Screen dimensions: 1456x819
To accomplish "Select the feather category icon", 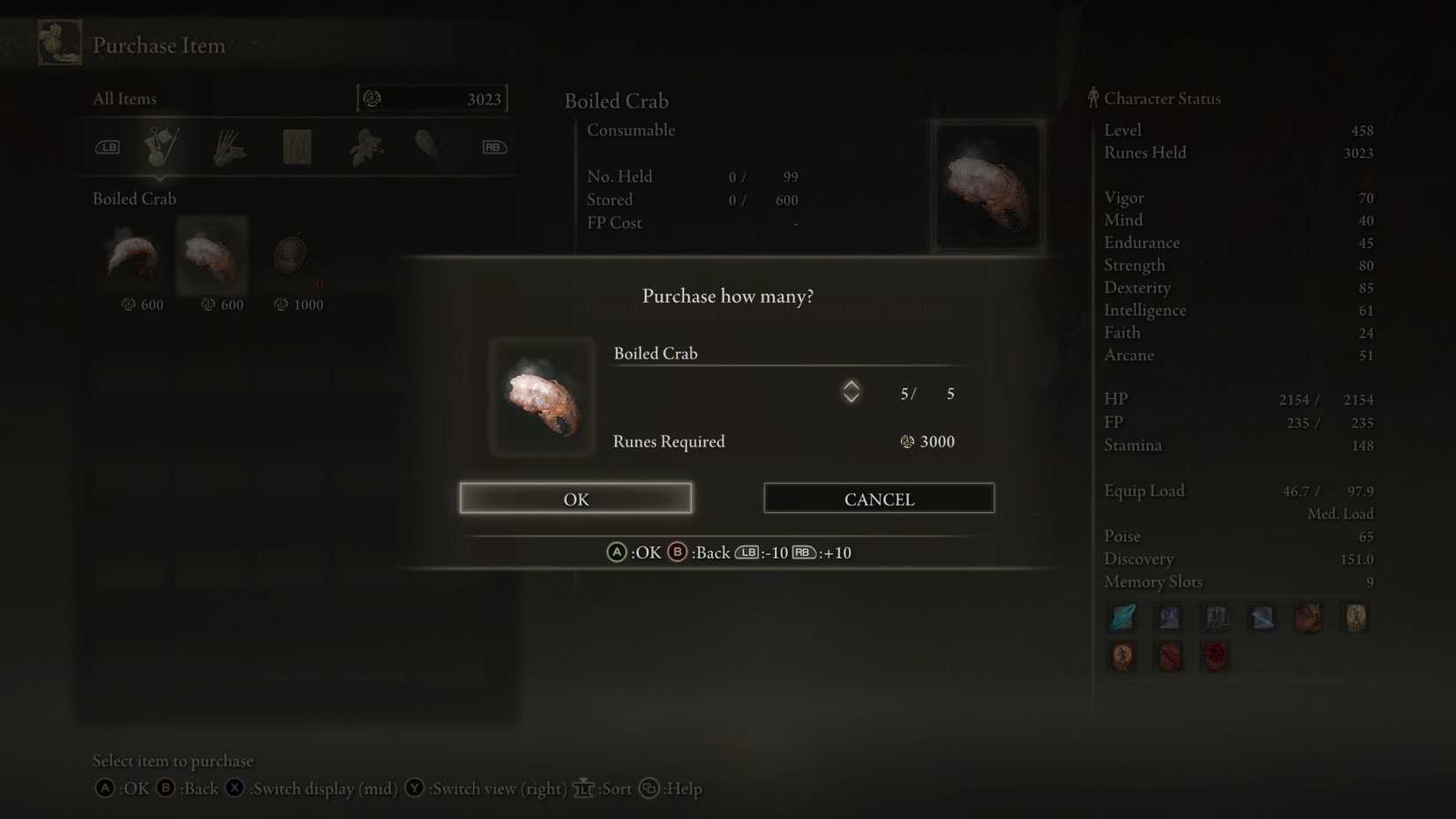I will click(426, 147).
